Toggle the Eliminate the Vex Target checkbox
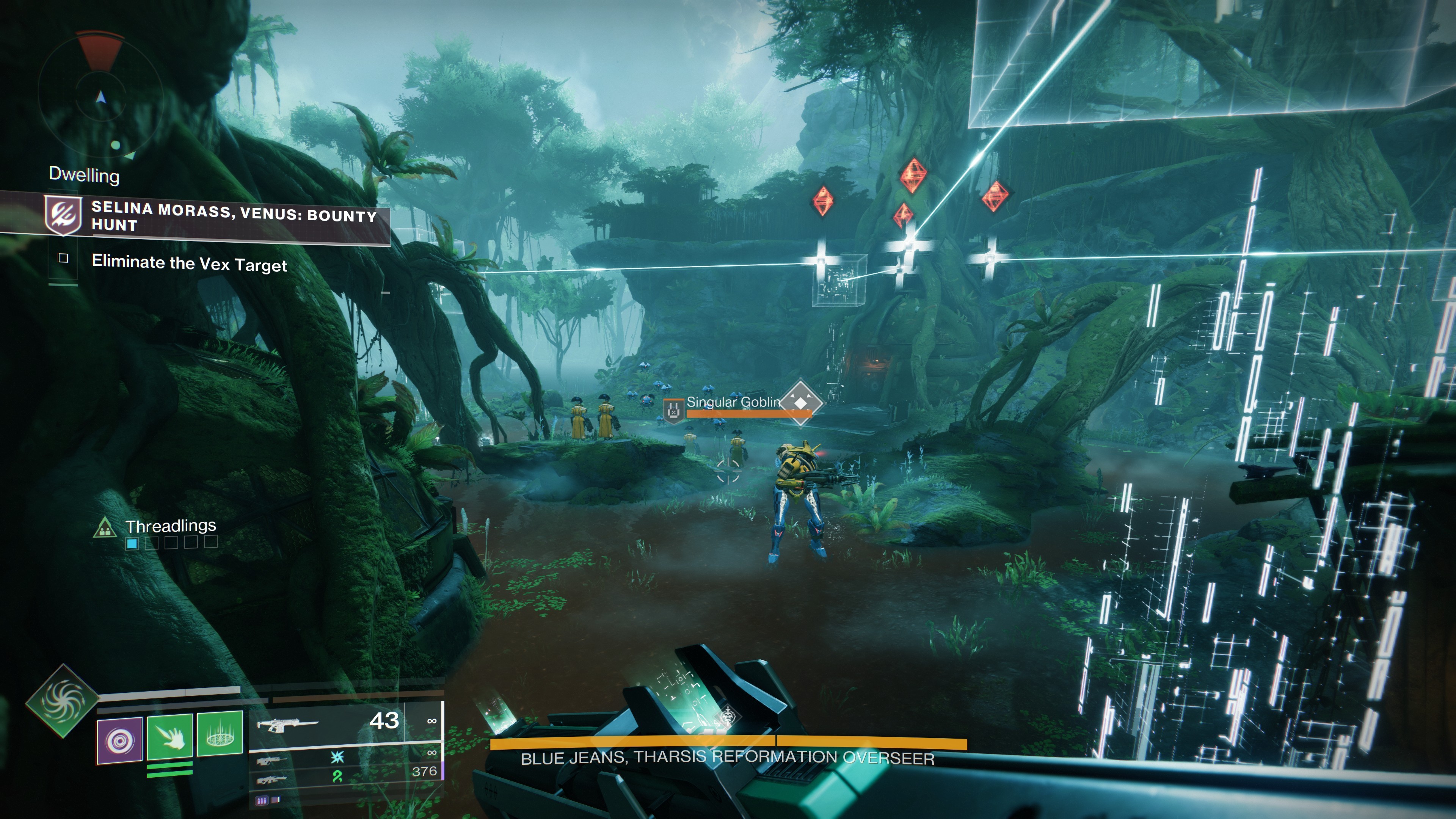 click(63, 258)
